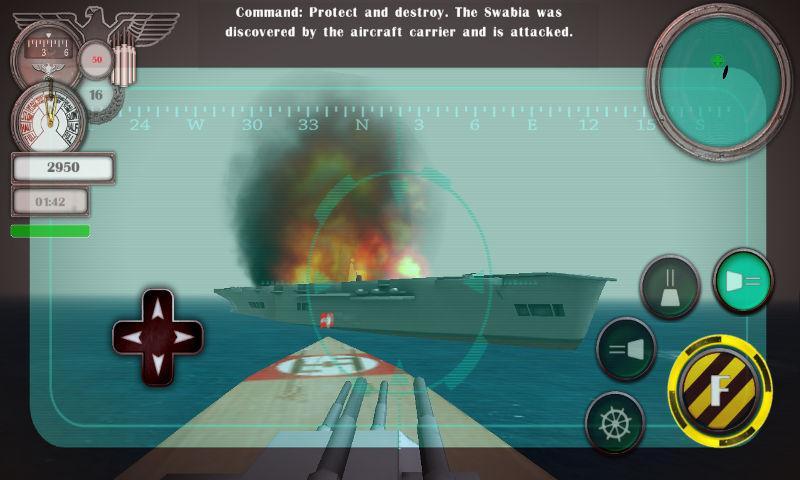The image size is (800, 480).
Task: Fire the guns with the F button
Action: click(719, 387)
